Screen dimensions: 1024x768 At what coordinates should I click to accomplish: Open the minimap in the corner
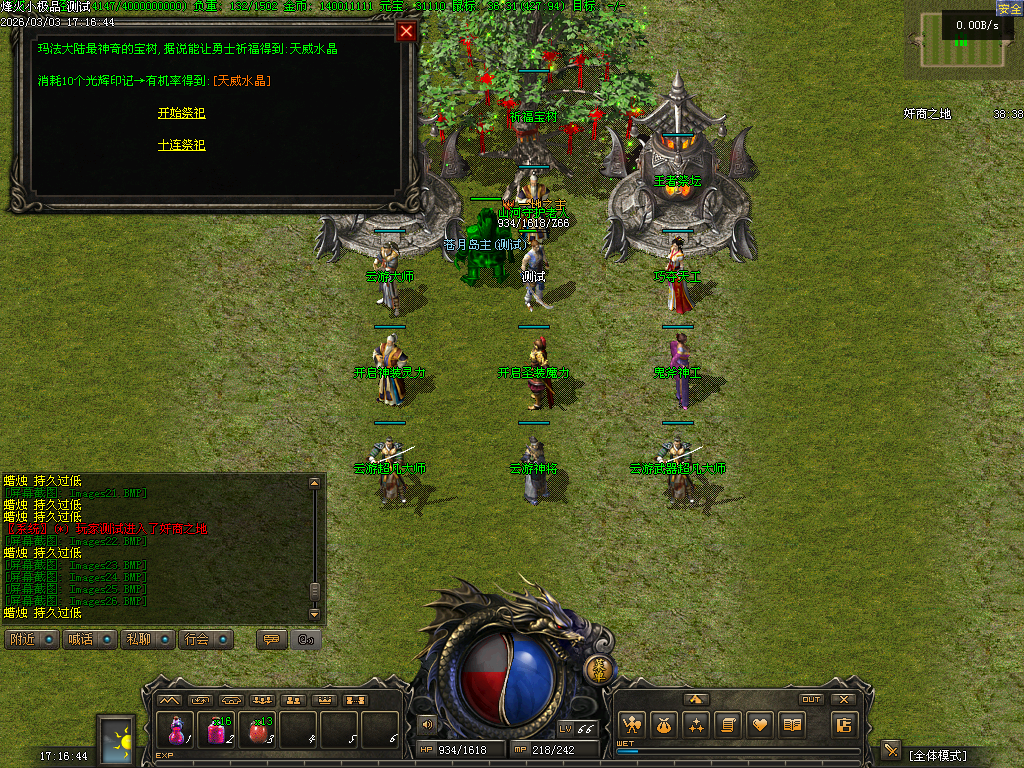[x=963, y=40]
